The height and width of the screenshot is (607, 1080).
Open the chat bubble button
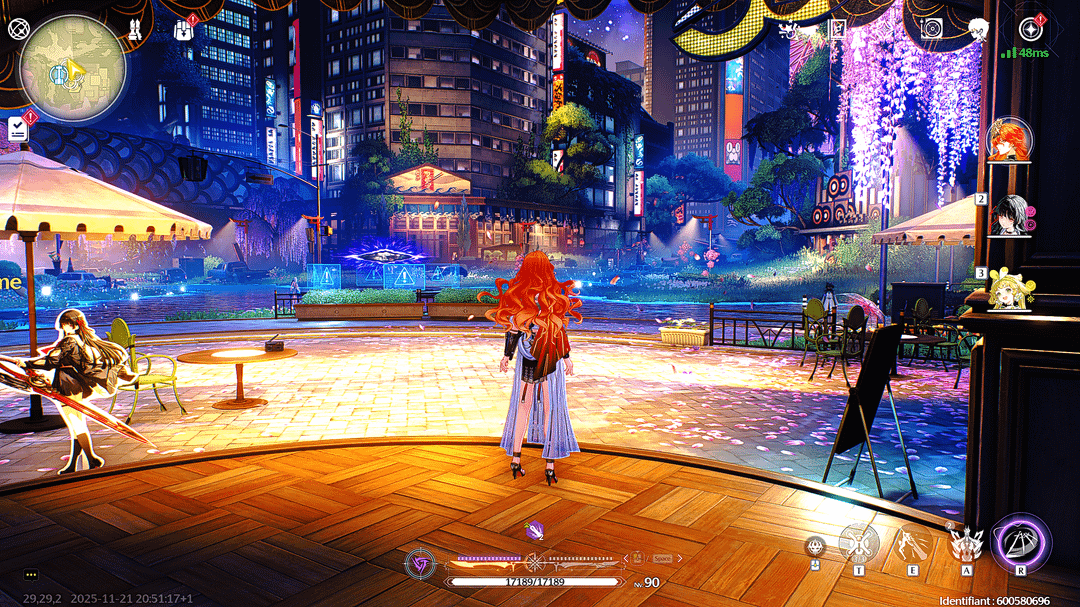coord(31,575)
